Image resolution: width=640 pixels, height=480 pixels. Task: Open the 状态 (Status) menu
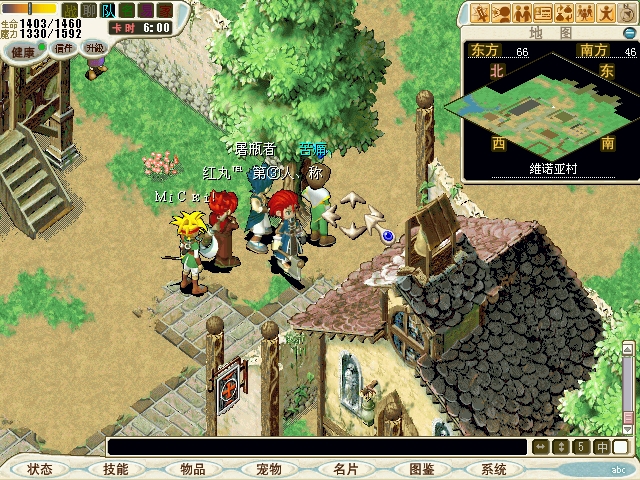pyautogui.click(x=40, y=469)
